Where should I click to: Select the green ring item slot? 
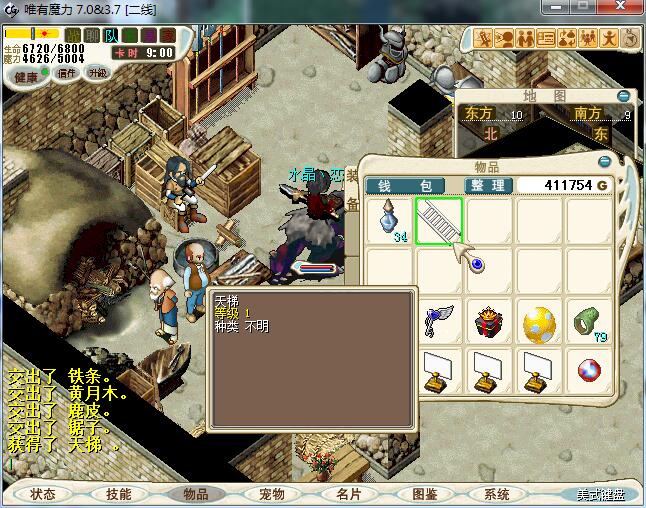click(590, 321)
